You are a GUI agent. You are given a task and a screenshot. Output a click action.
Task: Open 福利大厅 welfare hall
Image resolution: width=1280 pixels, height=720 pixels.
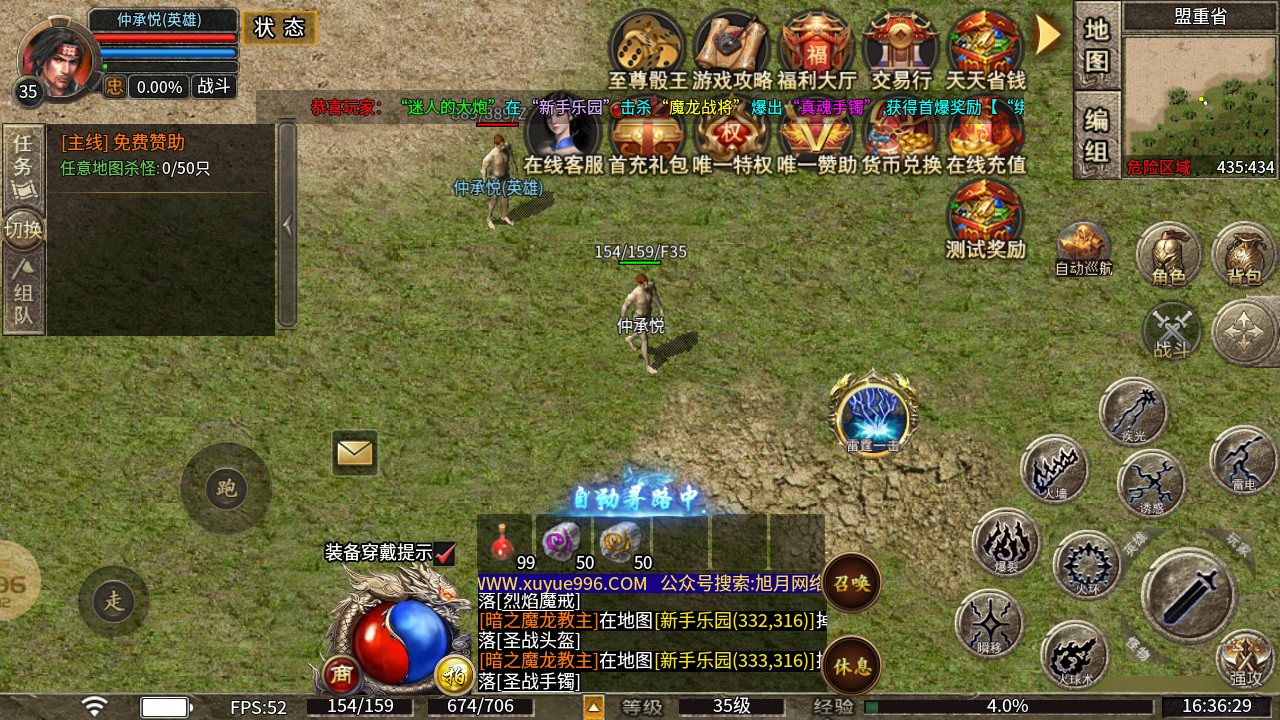817,48
